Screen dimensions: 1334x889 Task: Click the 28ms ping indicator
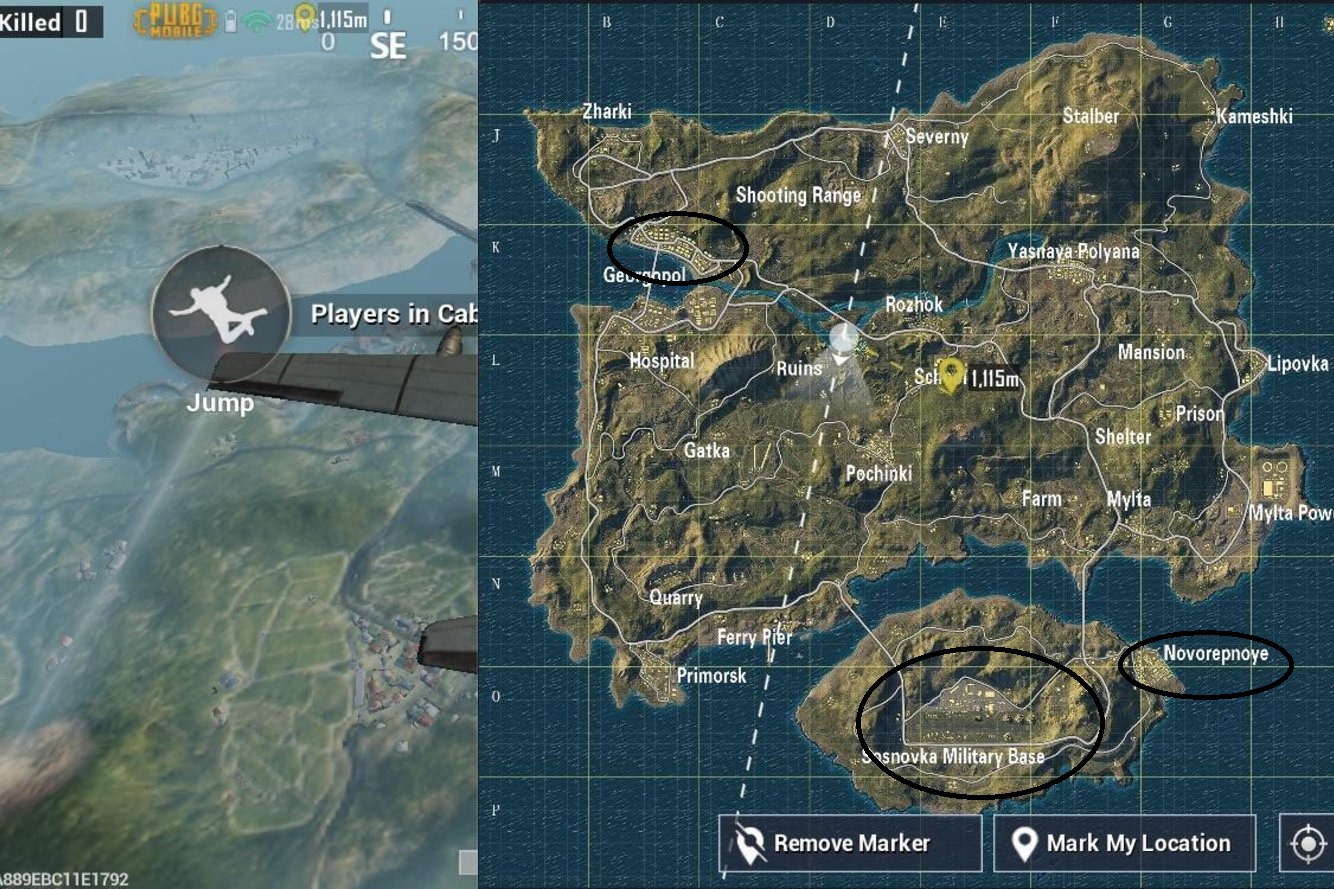(286, 18)
